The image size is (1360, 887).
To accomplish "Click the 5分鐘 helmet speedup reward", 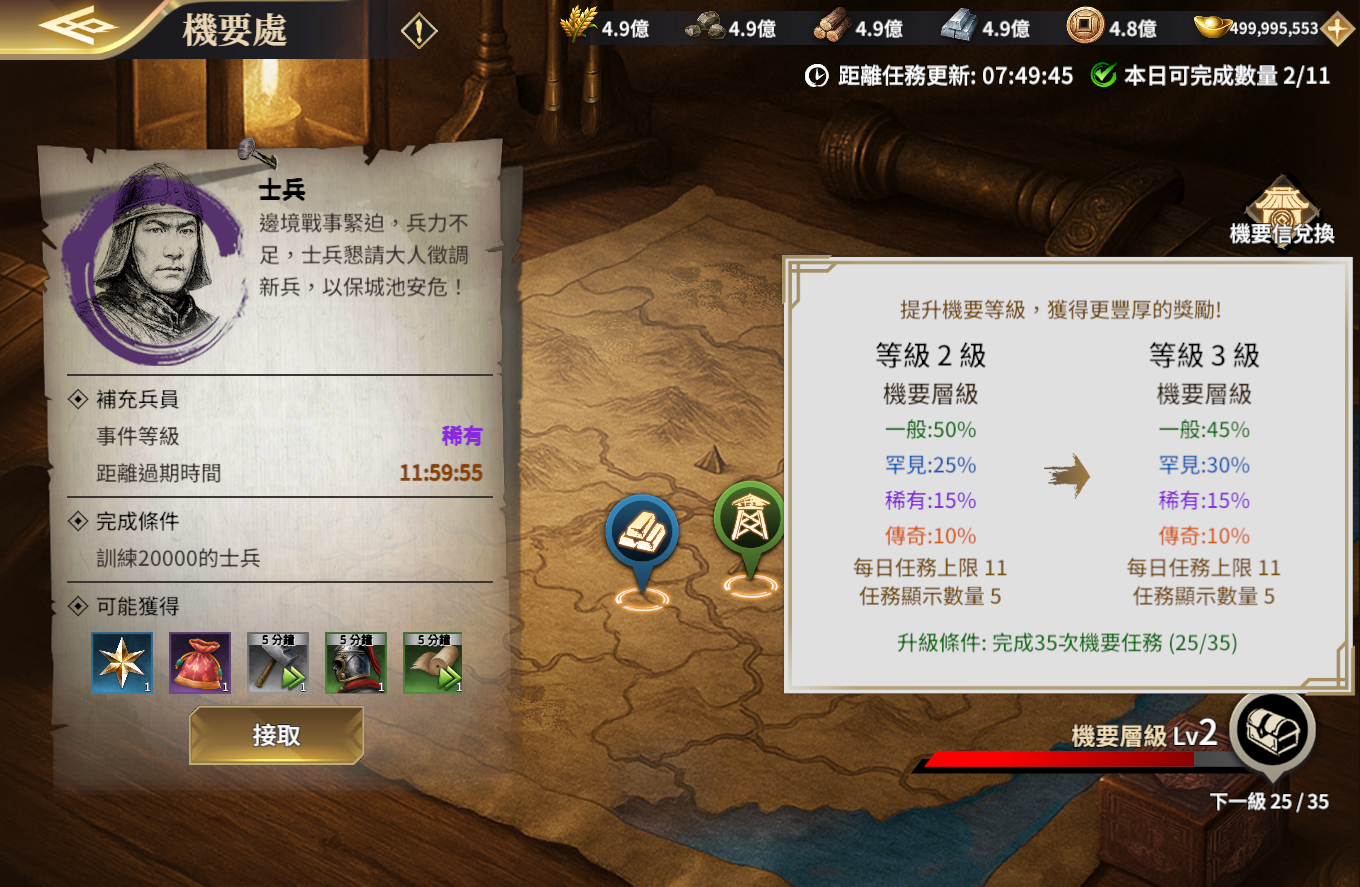I will click(355, 663).
